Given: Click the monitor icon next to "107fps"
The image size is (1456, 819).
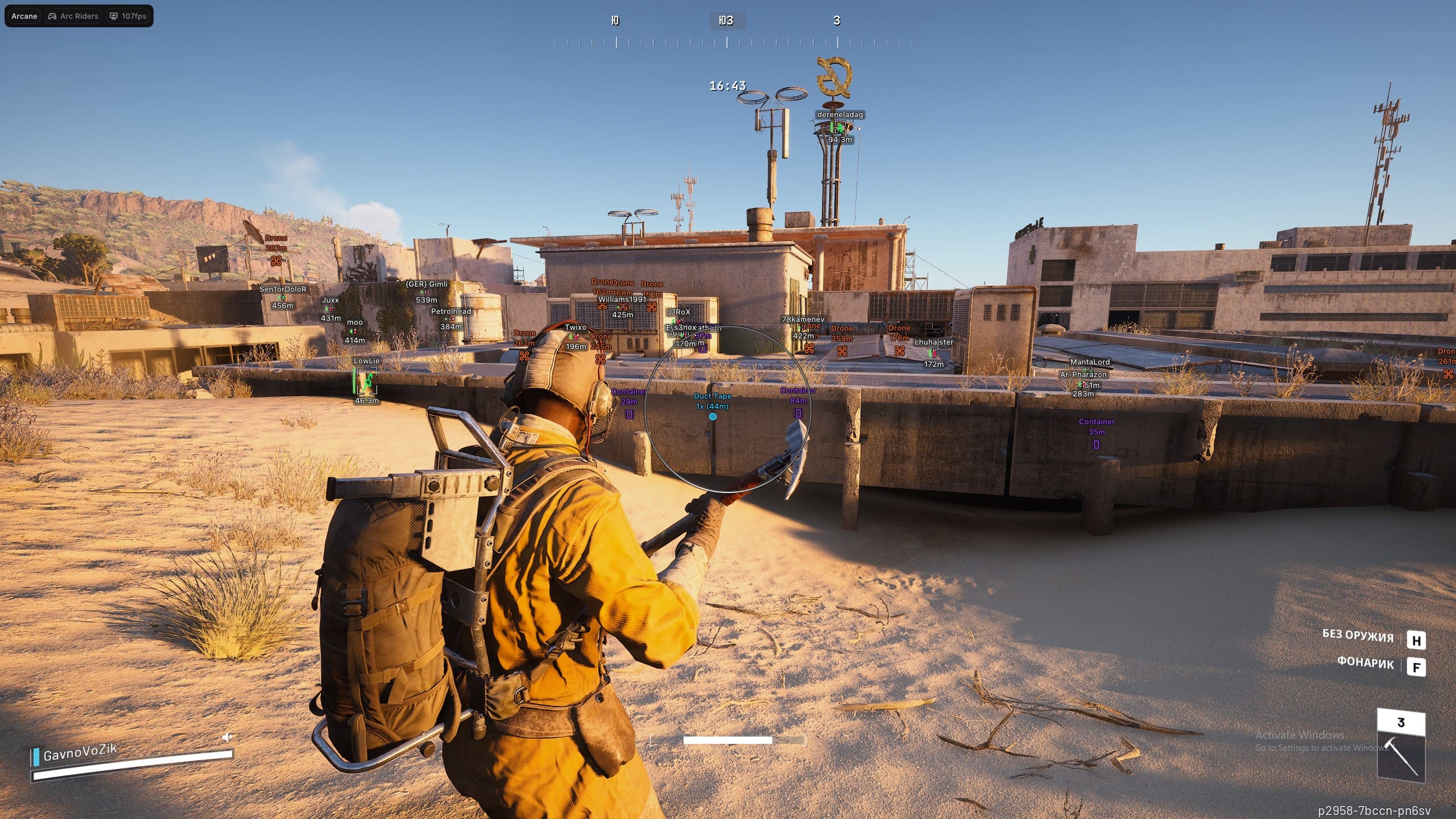Looking at the screenshot, I should coord(113,16).
